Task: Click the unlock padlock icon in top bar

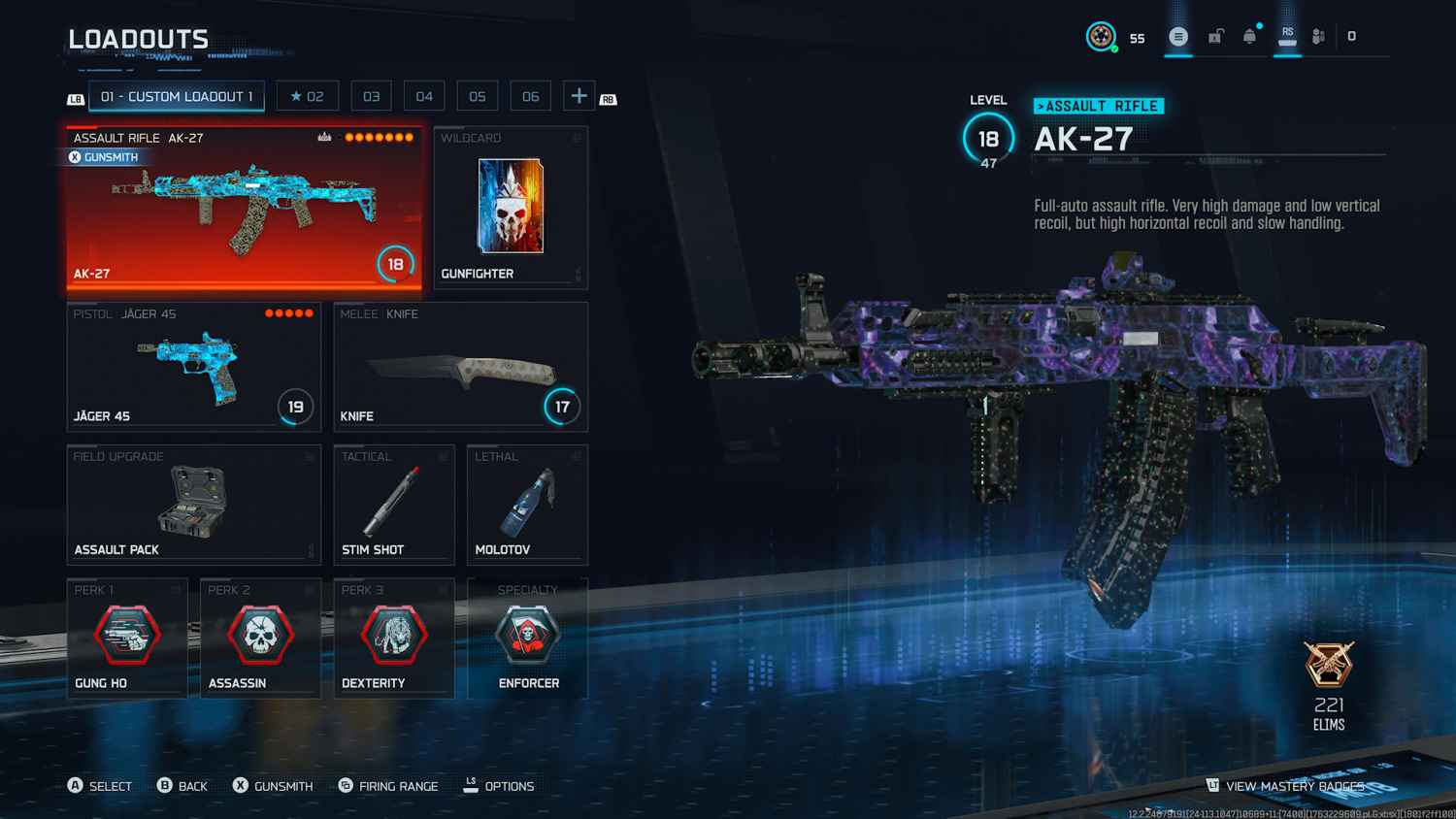Action: tap(1215, 35)
